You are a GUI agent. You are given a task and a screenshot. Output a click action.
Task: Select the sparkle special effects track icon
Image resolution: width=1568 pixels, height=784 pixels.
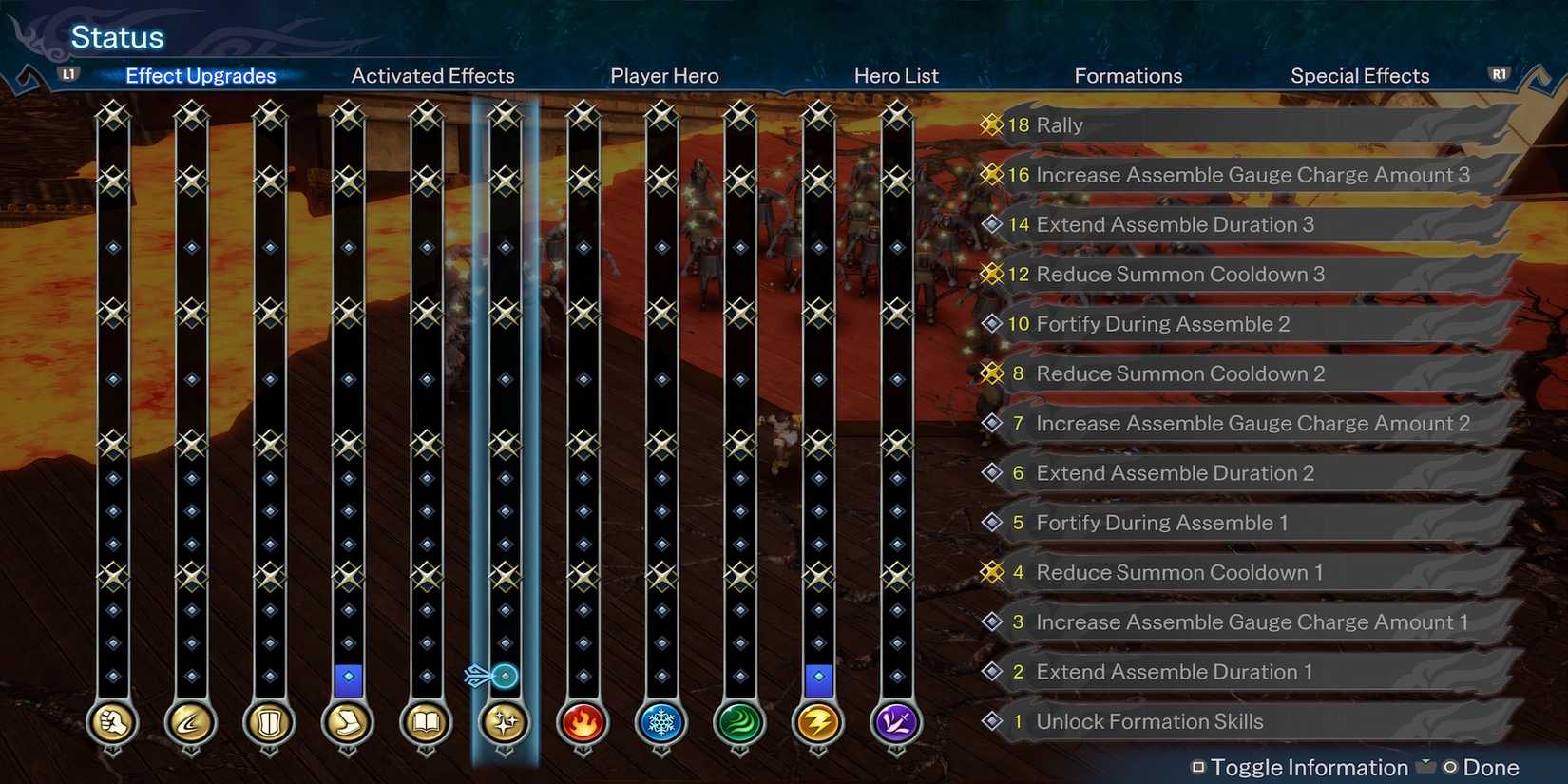pyautogui.click(x=504, y=722)
